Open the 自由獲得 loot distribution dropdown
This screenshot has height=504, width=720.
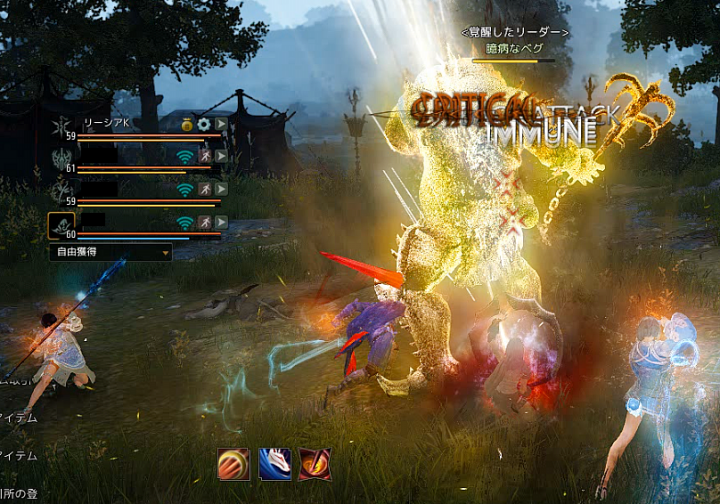(110, 253)
